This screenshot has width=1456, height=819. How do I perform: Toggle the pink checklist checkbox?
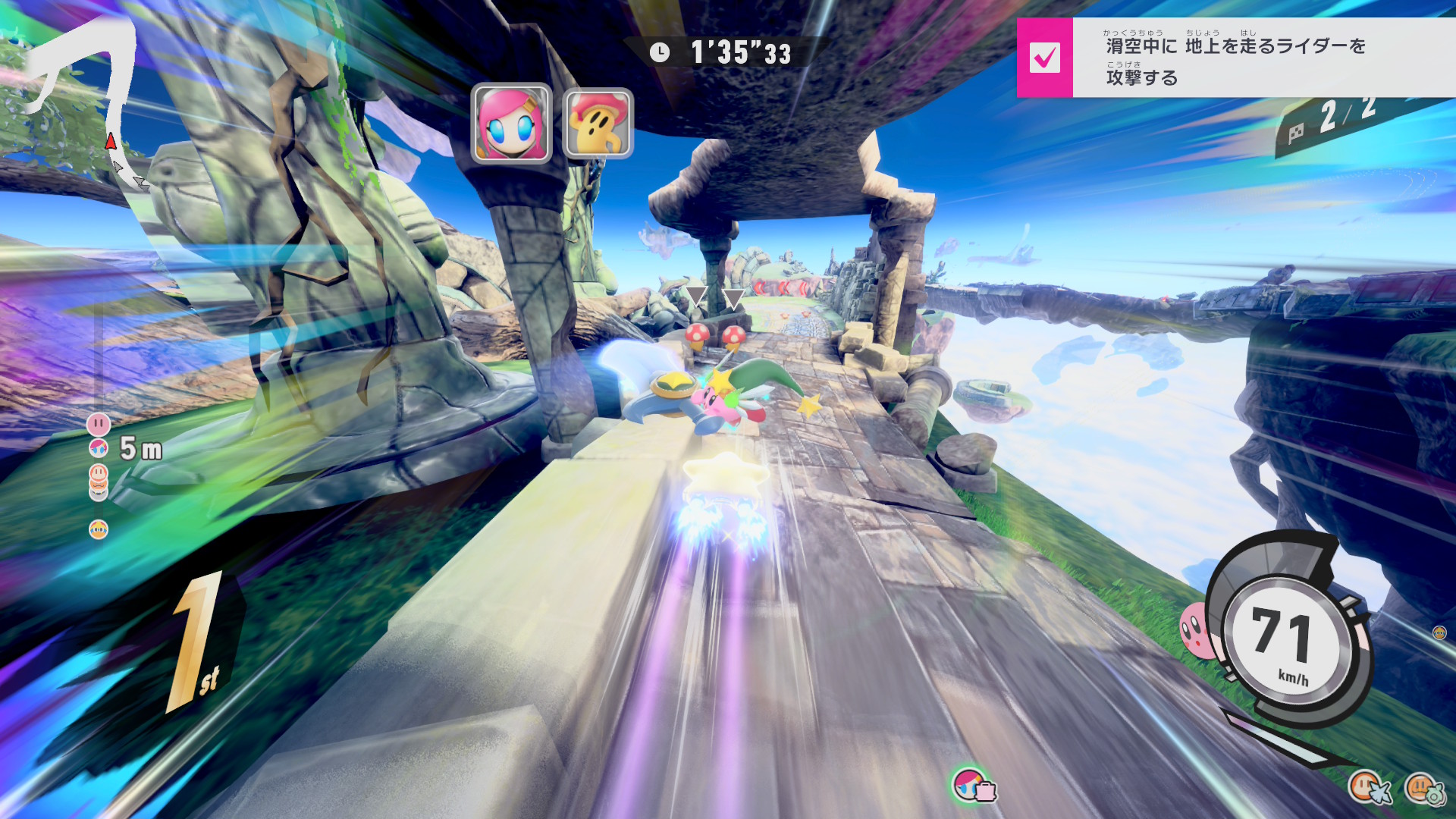[1044, 58]
